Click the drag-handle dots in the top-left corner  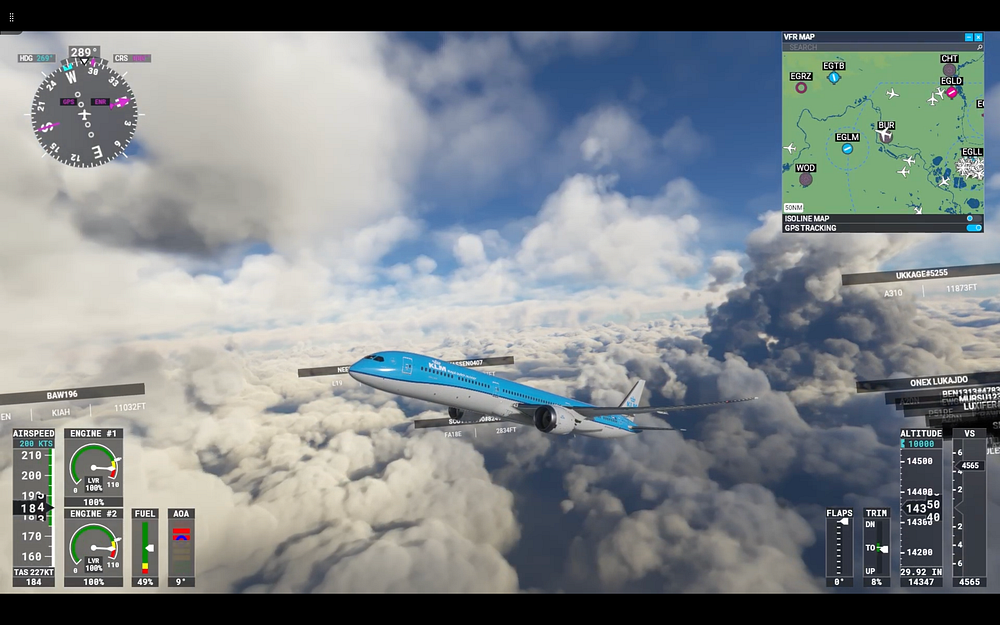pos(12,18)
